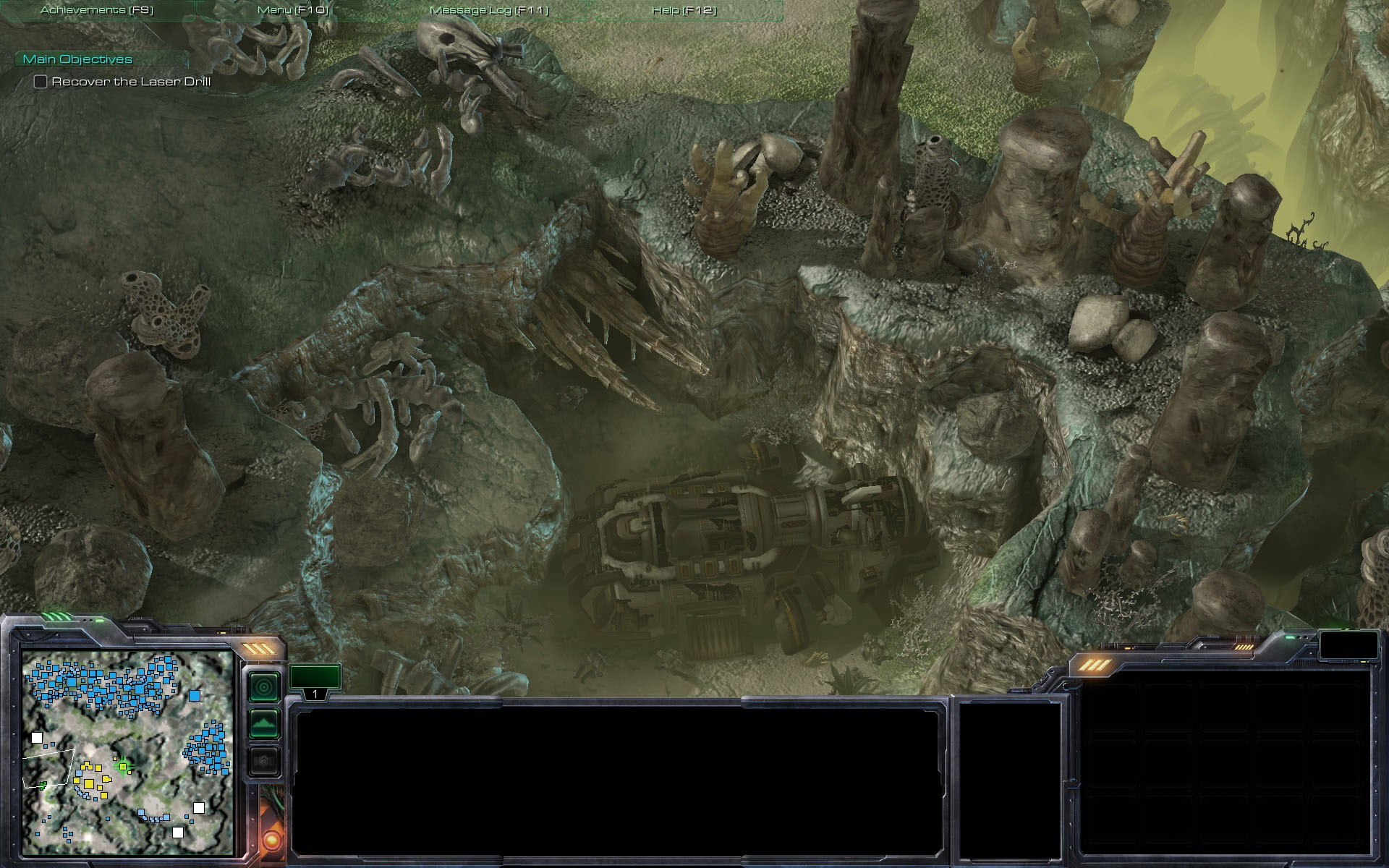Activate the minimap ping button
Viewport: 1389px width, 868px height.
[264, 686]
